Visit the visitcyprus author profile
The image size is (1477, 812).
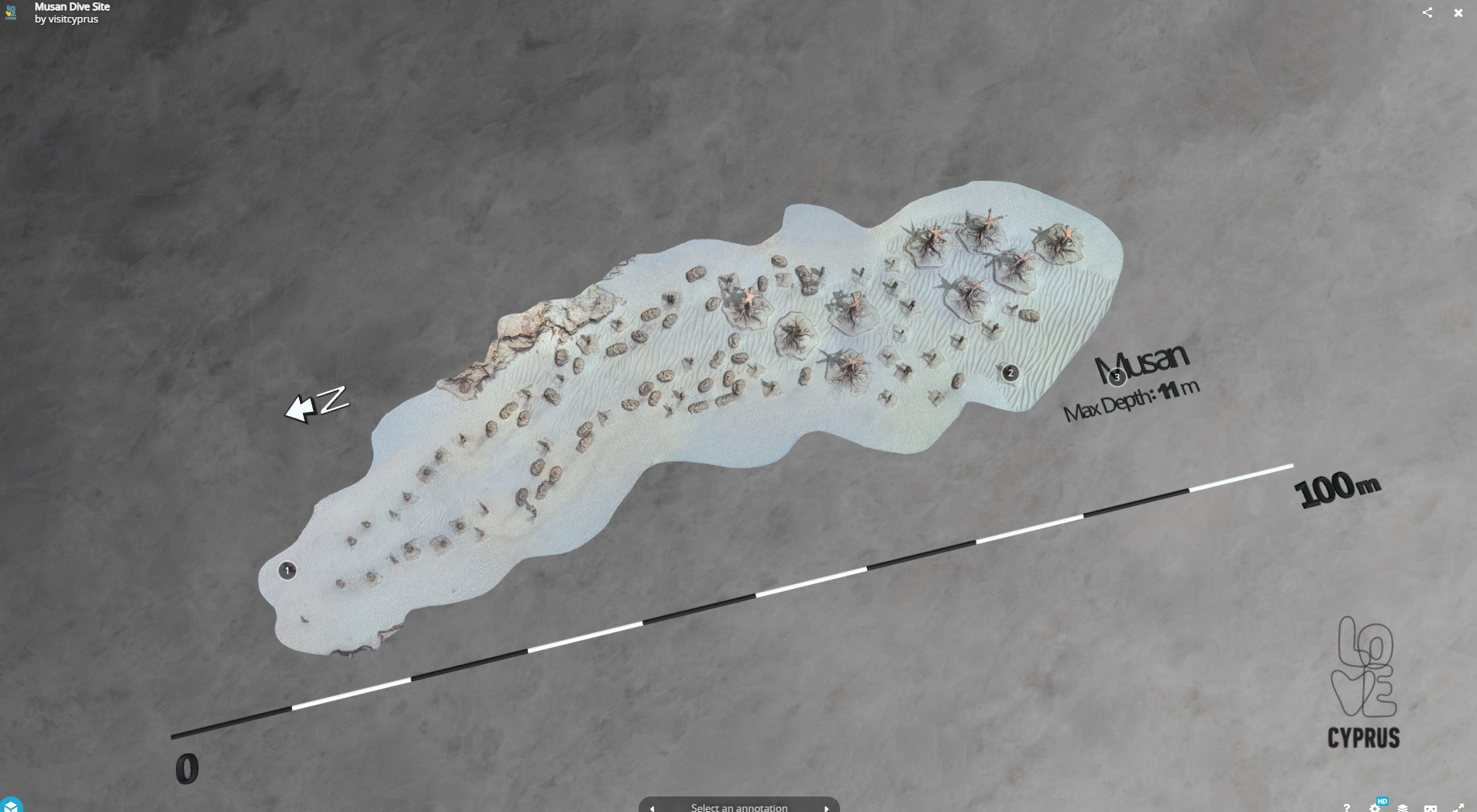pyautogui.click(x=73, y=19)
